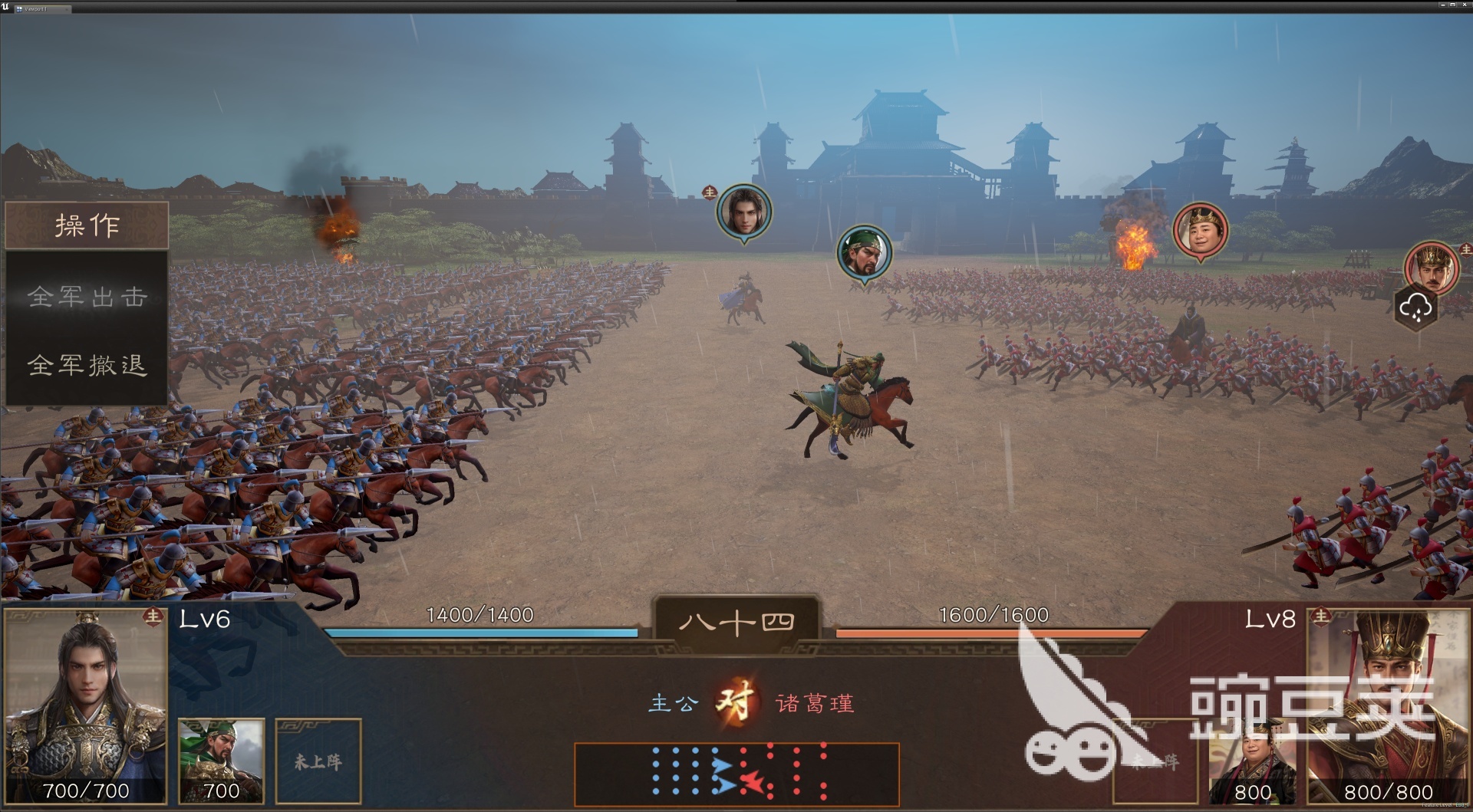Viewport: 1473px width, 812px height.
Task: Select the green-armored general card with 700 troops
Action: (221, 760)
